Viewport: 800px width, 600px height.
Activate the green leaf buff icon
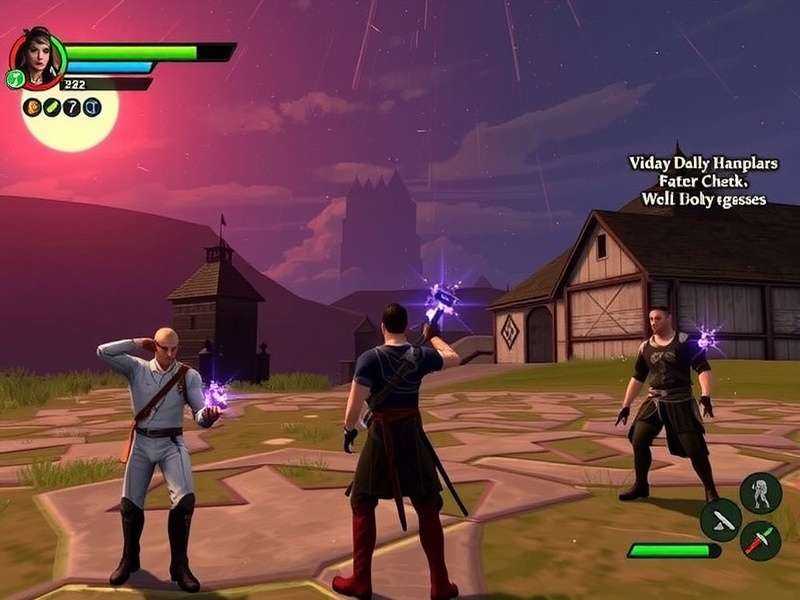click(52, 107)
